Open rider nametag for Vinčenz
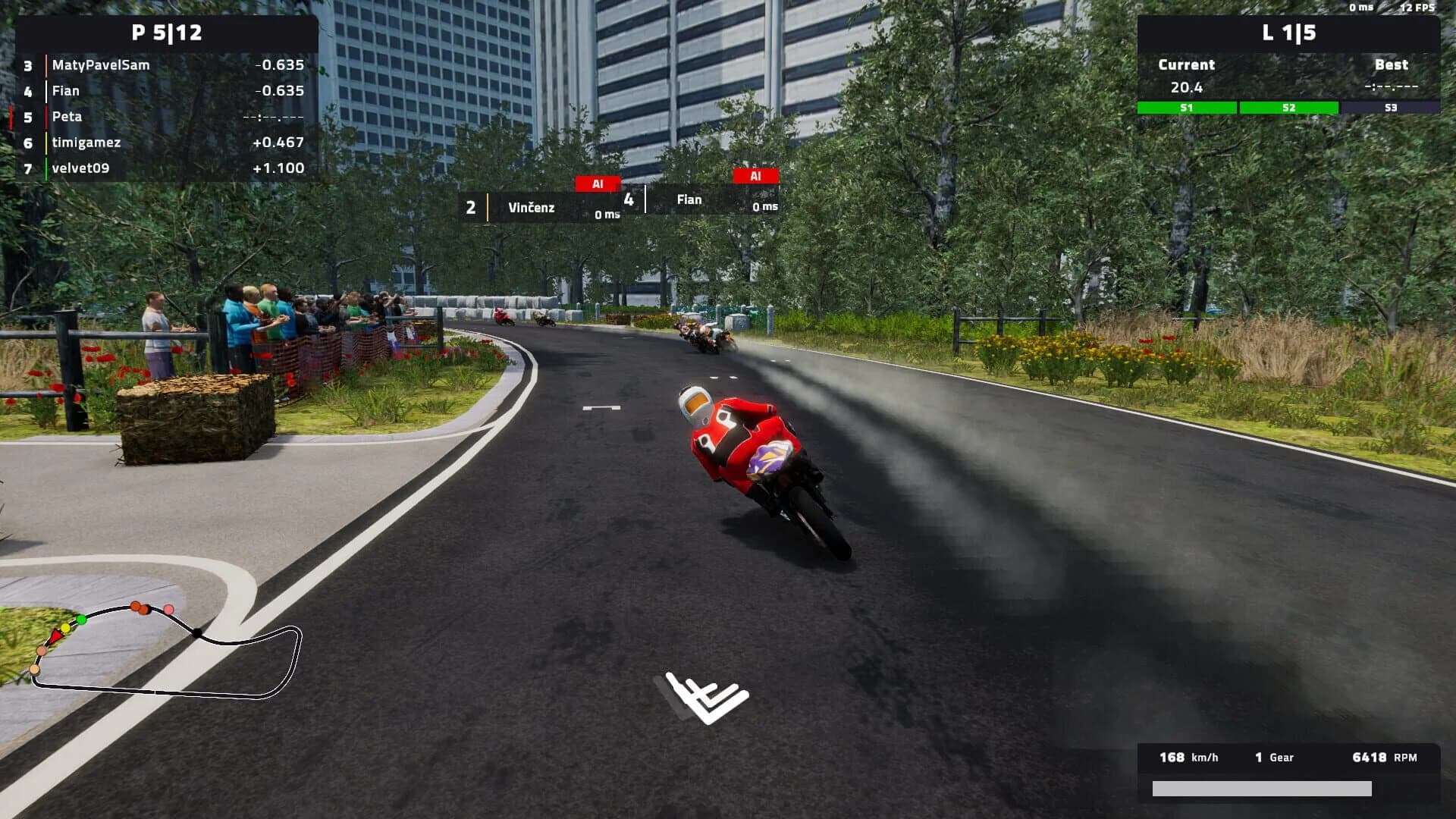This screenshot has width=1456, height=819. (x=532, y=206)
